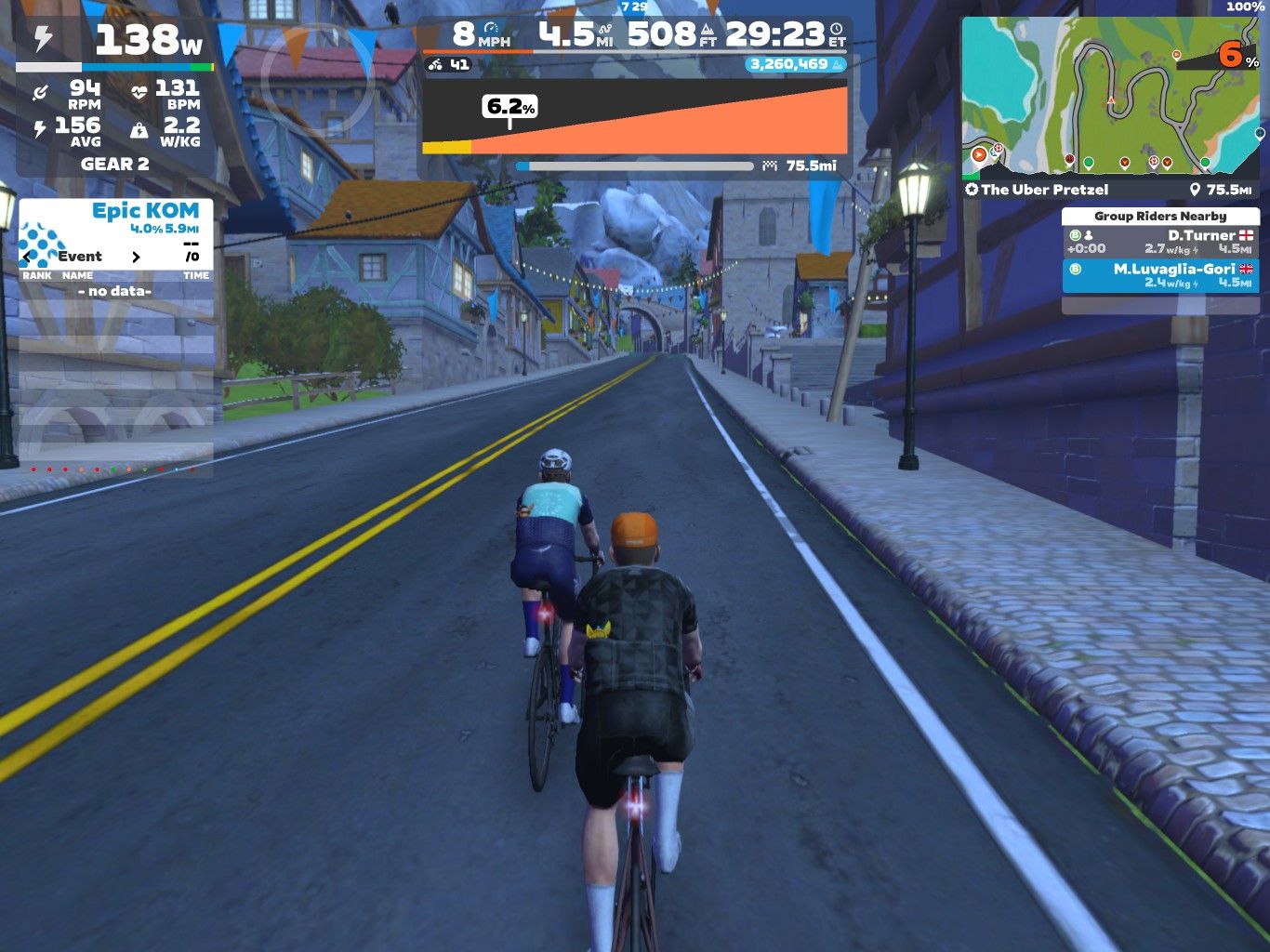This screenshot has width=1270, height=952.
Task: Show next leaderboard with right arrow
Action: [x=136, y=257]
